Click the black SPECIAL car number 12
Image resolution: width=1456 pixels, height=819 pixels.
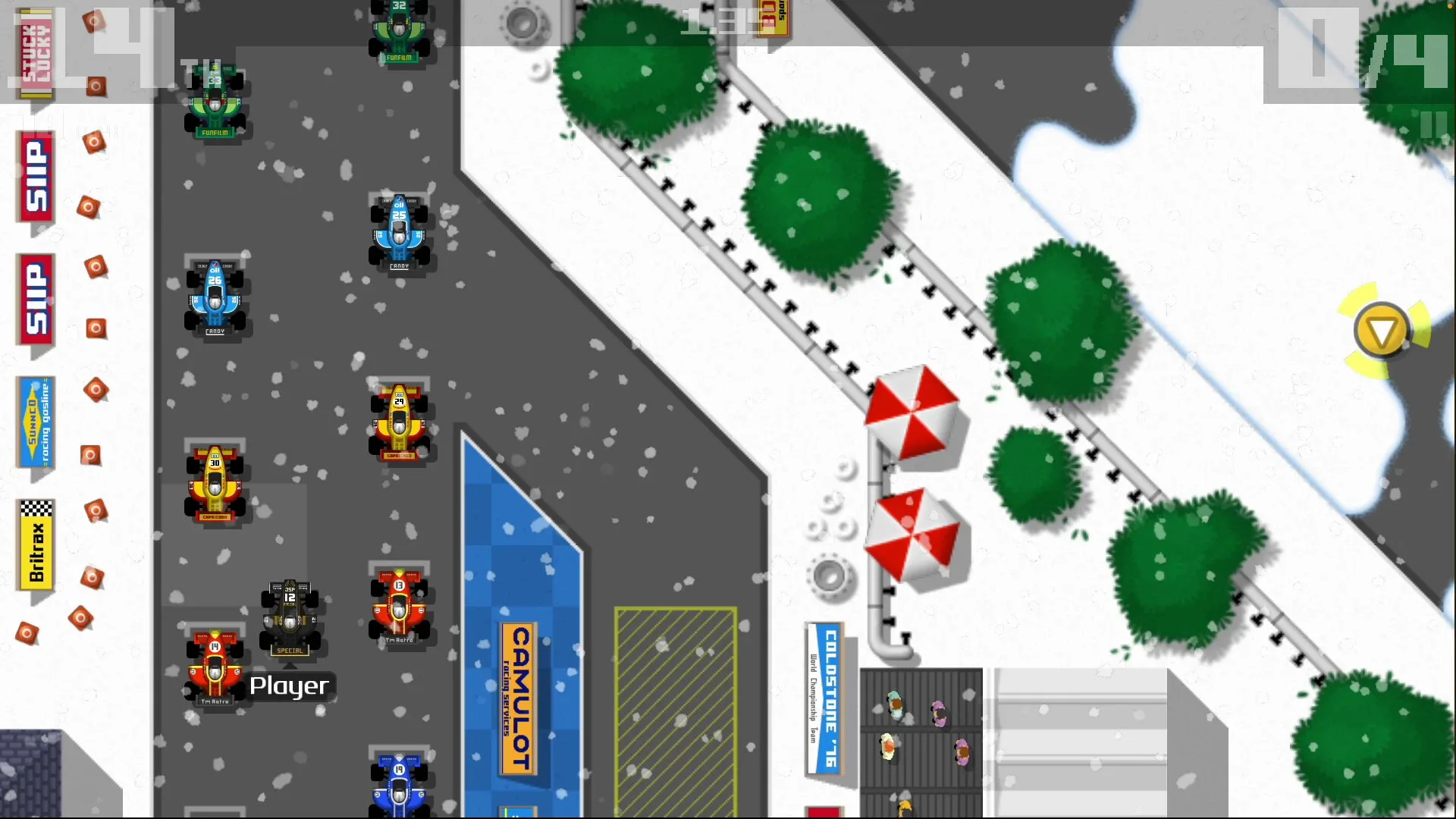(290, 614)
